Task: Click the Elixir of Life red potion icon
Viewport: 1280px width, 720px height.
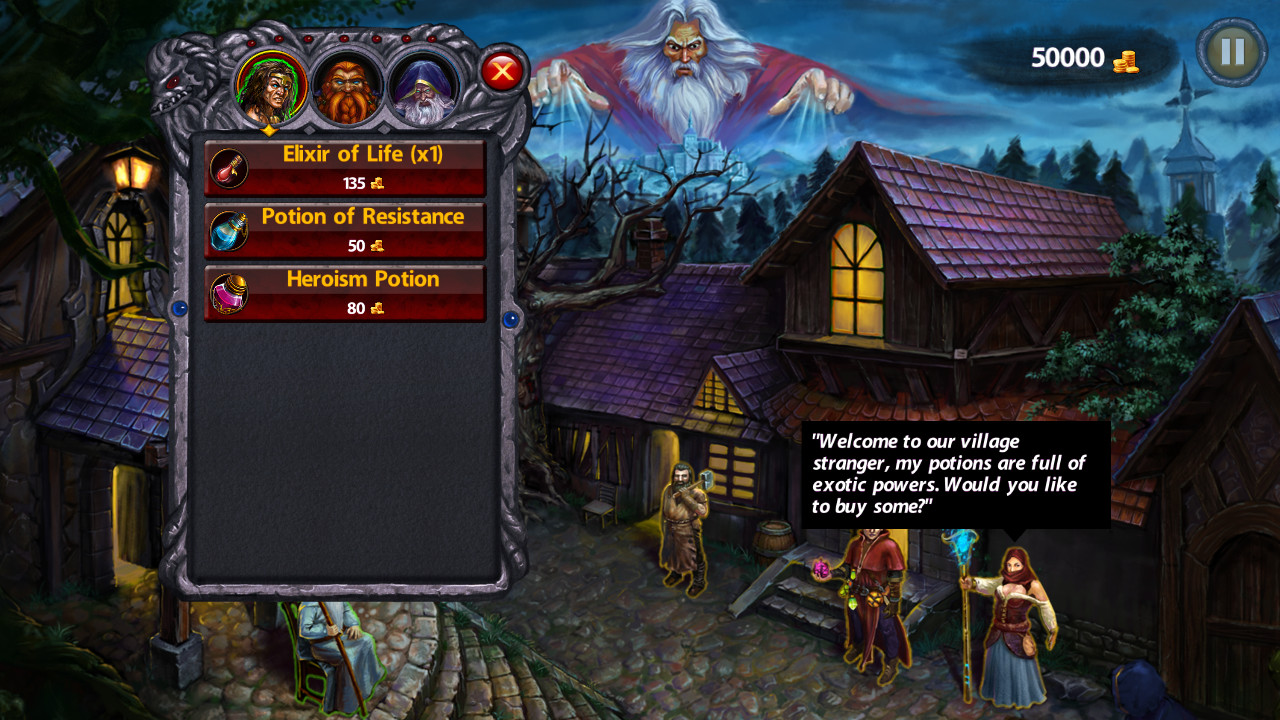Action: pyautogui.click(x=228, y=167)
